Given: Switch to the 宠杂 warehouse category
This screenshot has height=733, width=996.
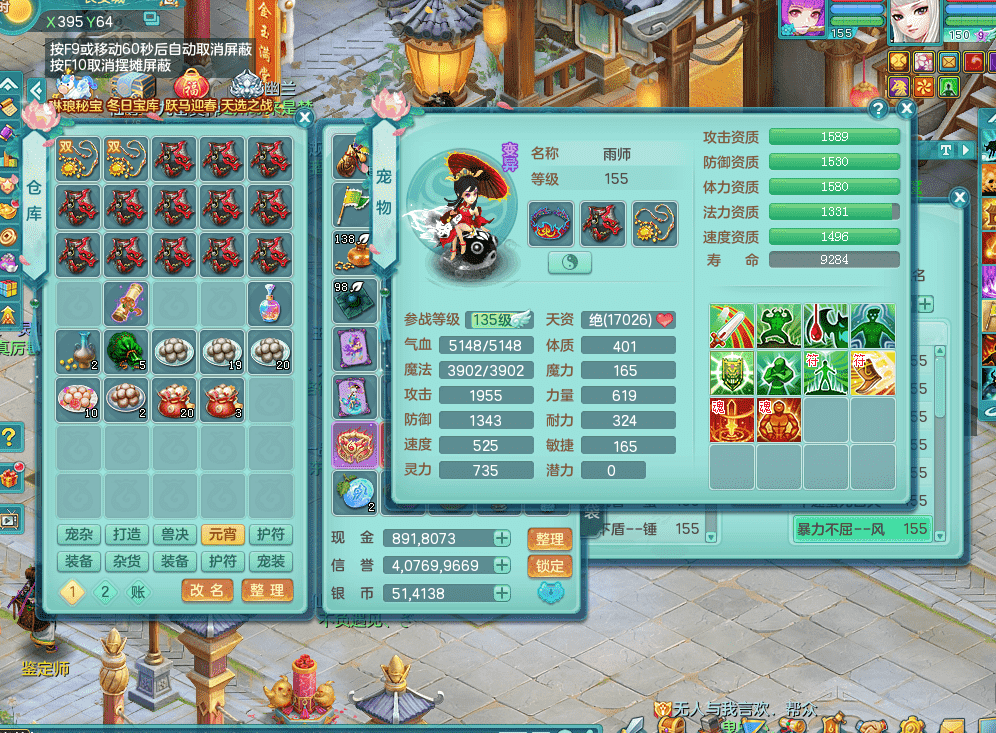Looking at the screenshot, I should coord(78,535).
